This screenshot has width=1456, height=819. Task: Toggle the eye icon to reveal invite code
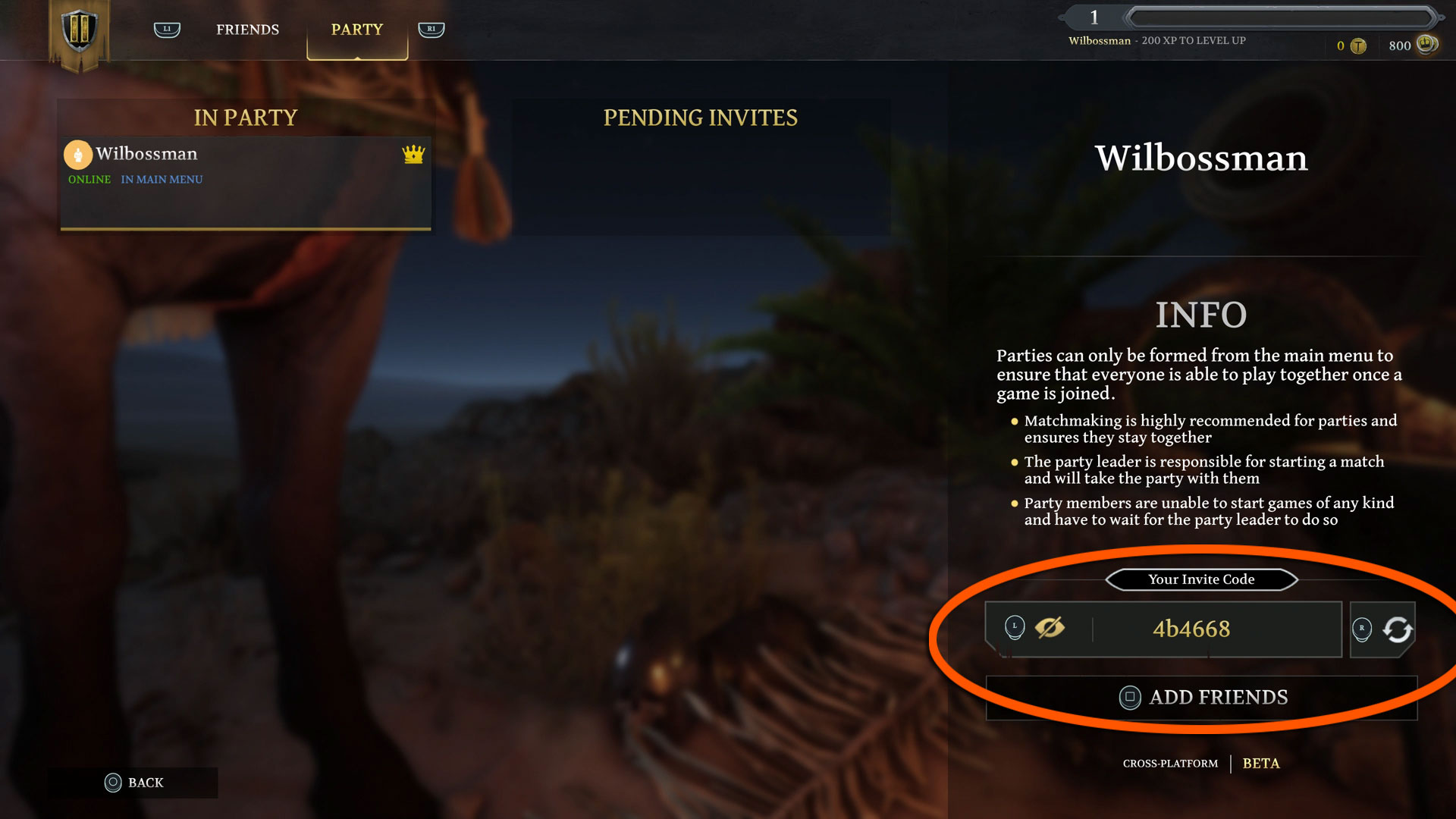point(1051,628)
